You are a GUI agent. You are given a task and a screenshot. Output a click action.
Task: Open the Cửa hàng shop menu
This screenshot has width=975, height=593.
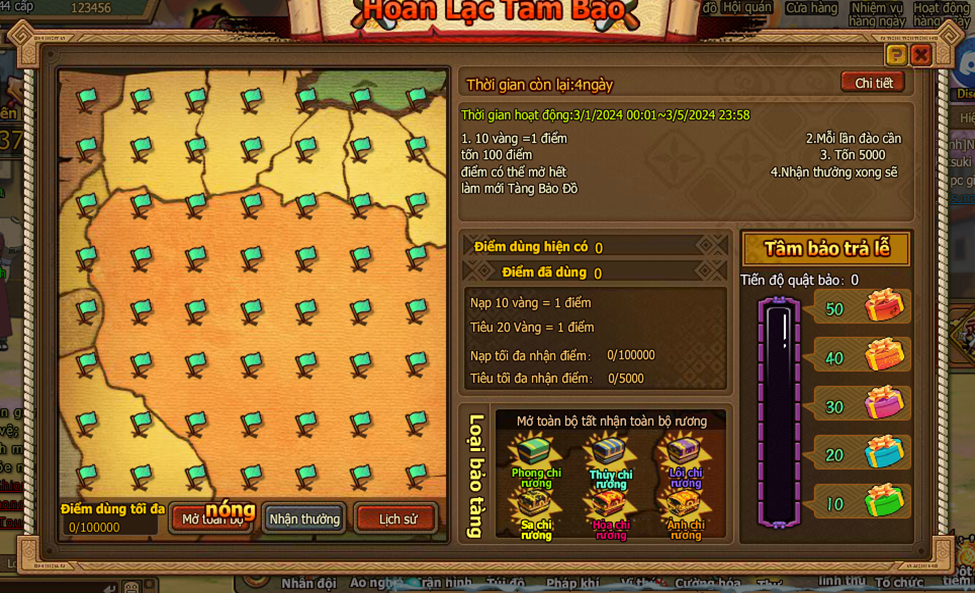click(811, 8)
